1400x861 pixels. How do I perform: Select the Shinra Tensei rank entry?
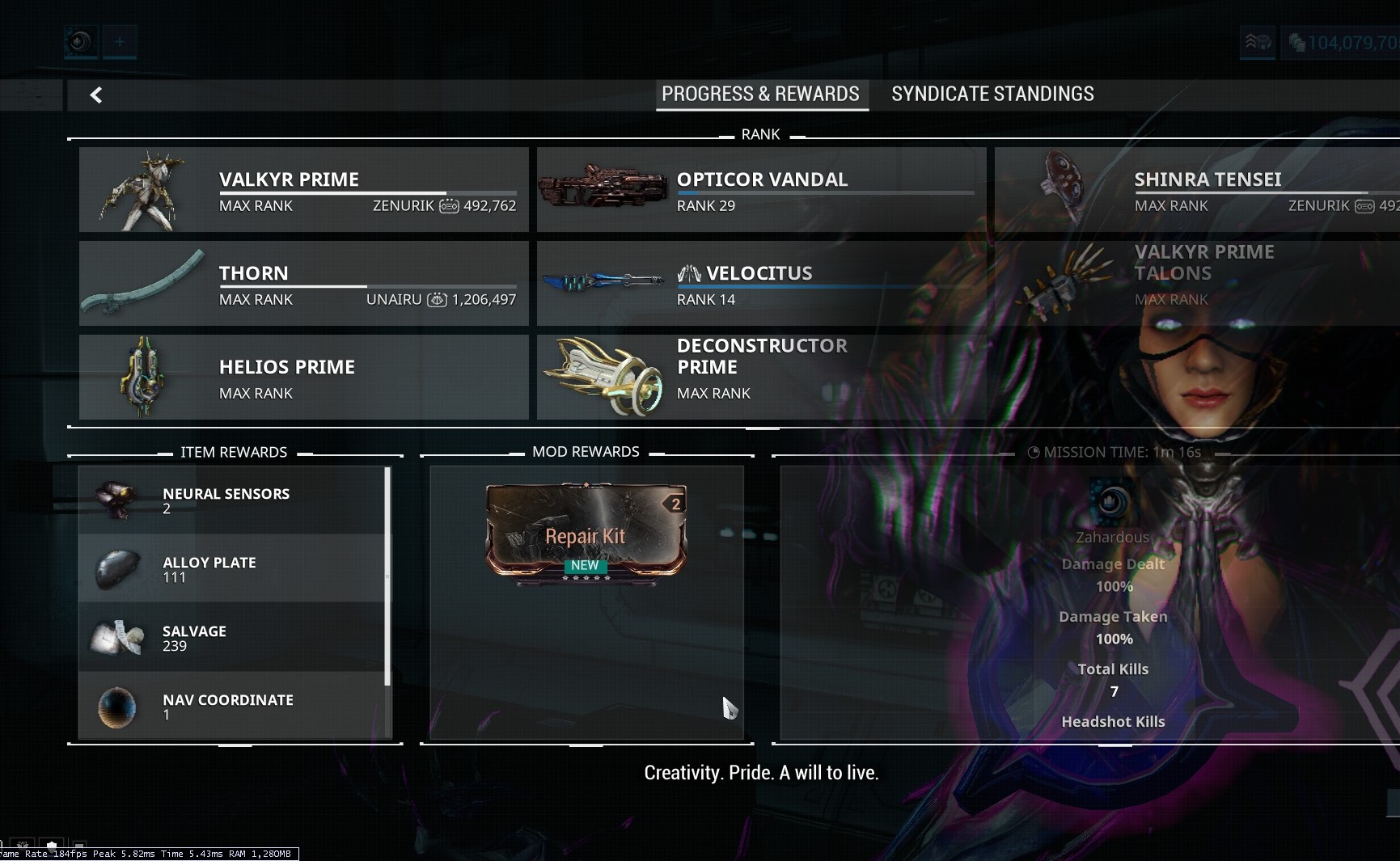(1197, 190)
